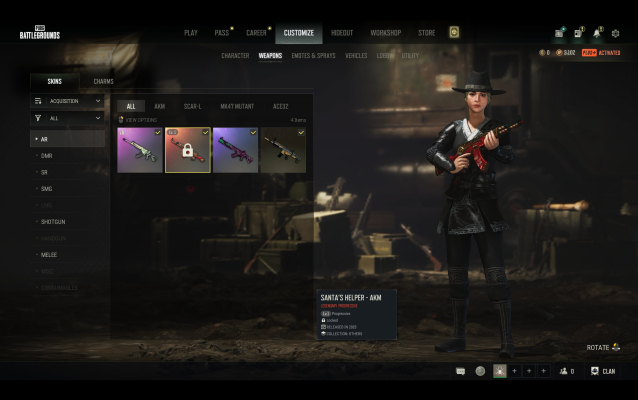The width and height of the screenshot is (638, 400).
Task: Open the Career page
Action: point(256,33)
